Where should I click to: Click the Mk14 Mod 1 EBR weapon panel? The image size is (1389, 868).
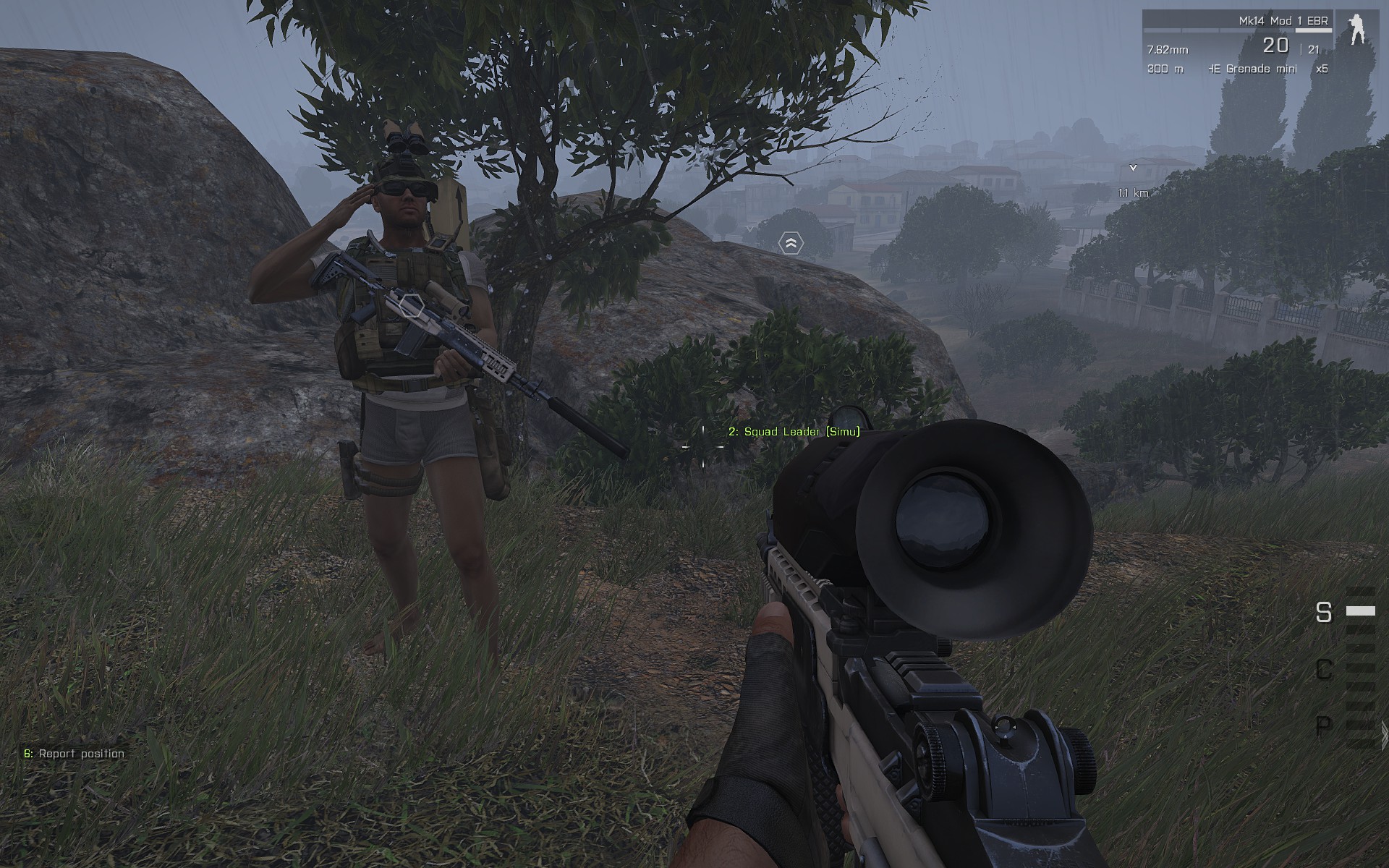(1237, 43)
